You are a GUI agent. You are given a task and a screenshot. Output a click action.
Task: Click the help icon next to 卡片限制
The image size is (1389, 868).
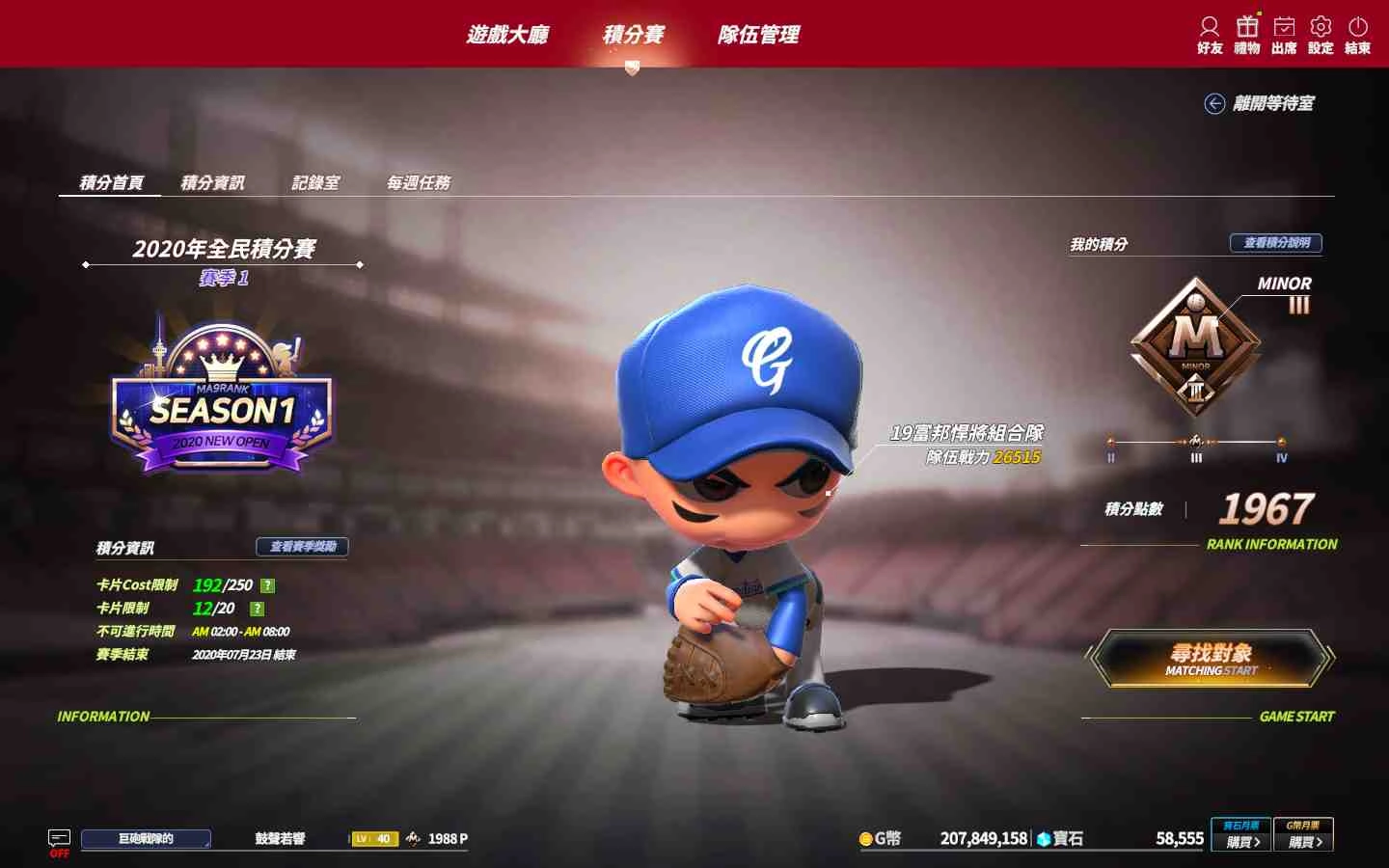click(256, 608)
